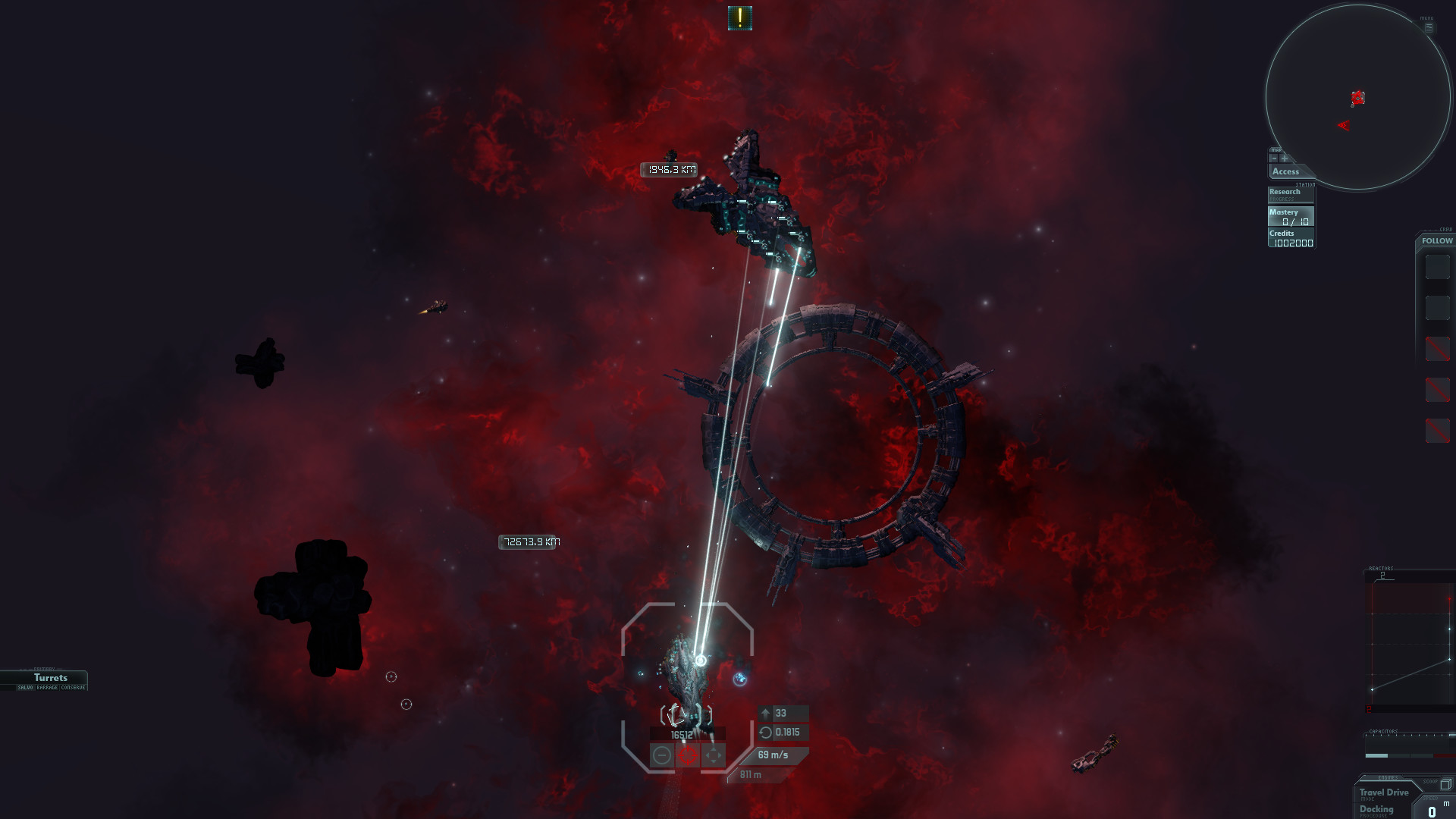Image resolution: width=1456 pixels, height=819 pixels.
Task: Click the yellow alert icon at top center
Action: pos(739,17)
